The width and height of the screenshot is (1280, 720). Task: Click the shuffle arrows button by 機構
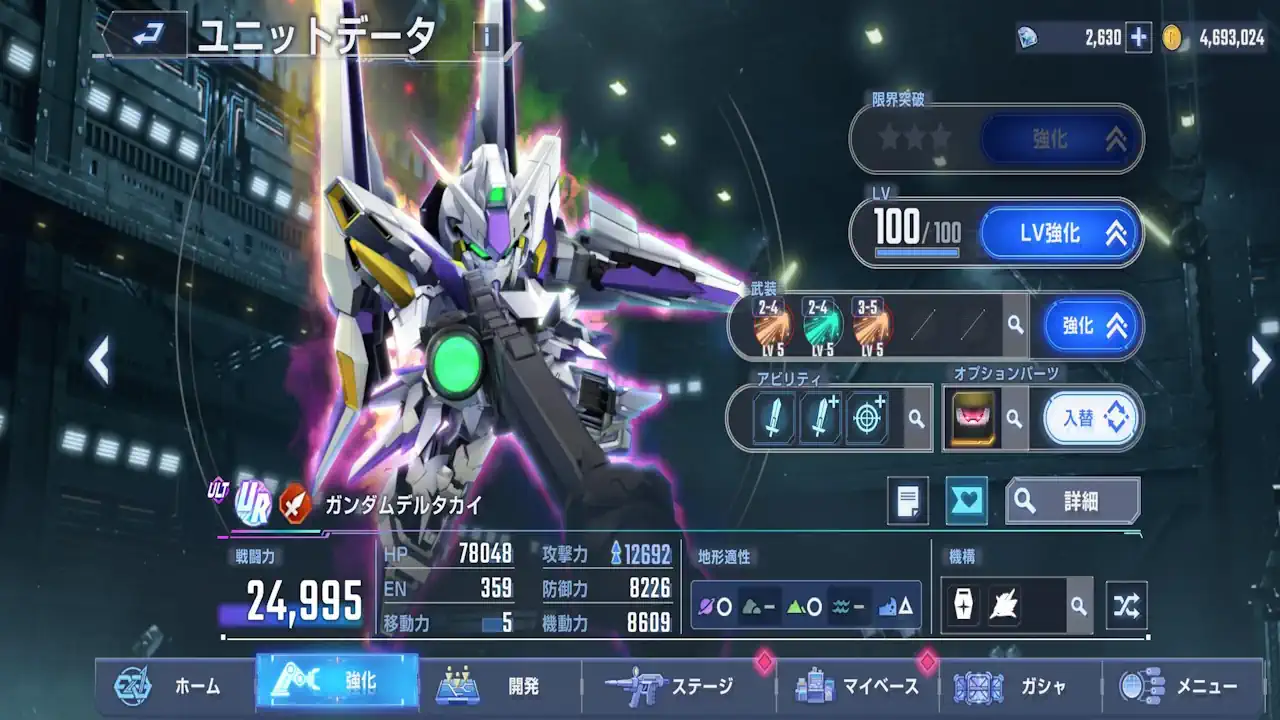click(x=1126, y=606)
